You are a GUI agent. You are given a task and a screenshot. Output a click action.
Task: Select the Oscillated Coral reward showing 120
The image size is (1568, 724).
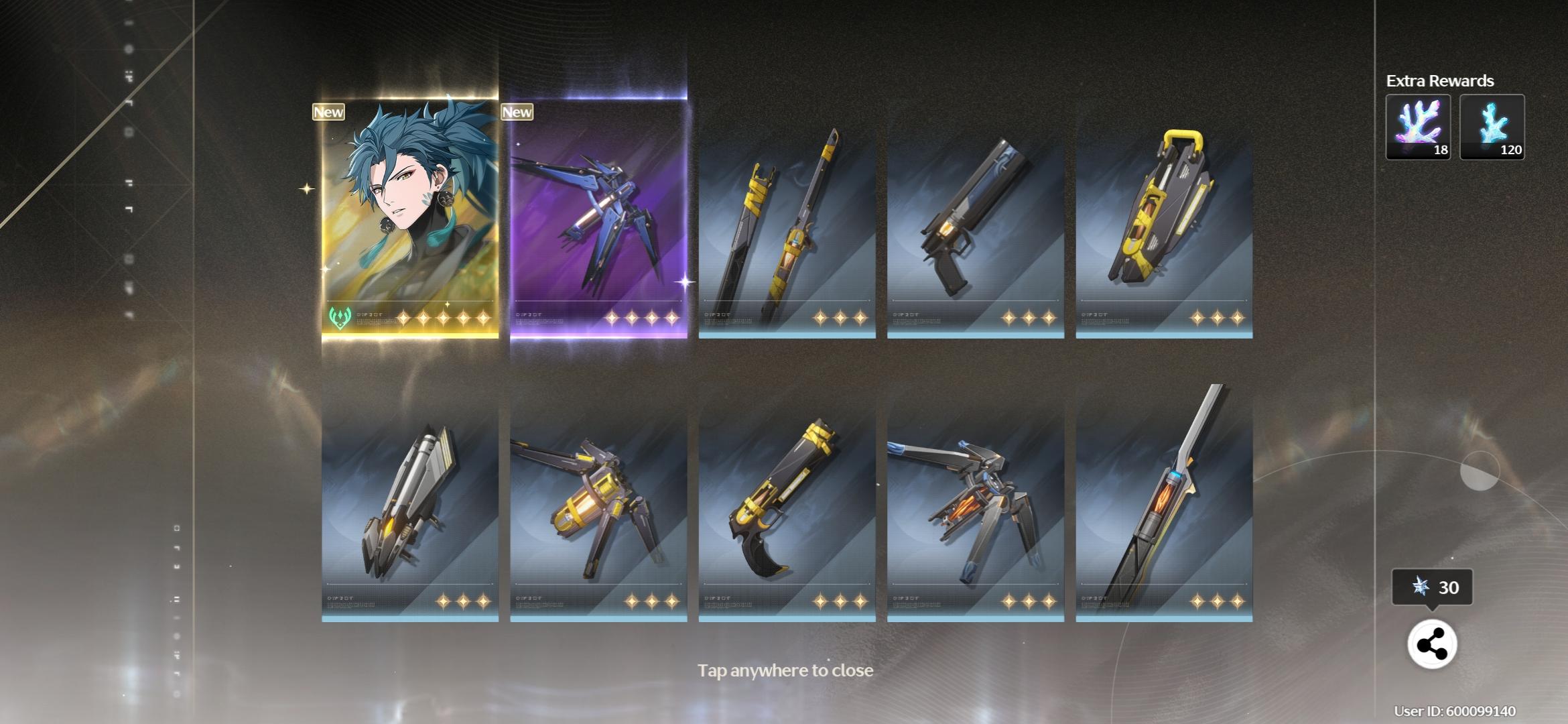pyautogui.click(x=1492, y=127)
